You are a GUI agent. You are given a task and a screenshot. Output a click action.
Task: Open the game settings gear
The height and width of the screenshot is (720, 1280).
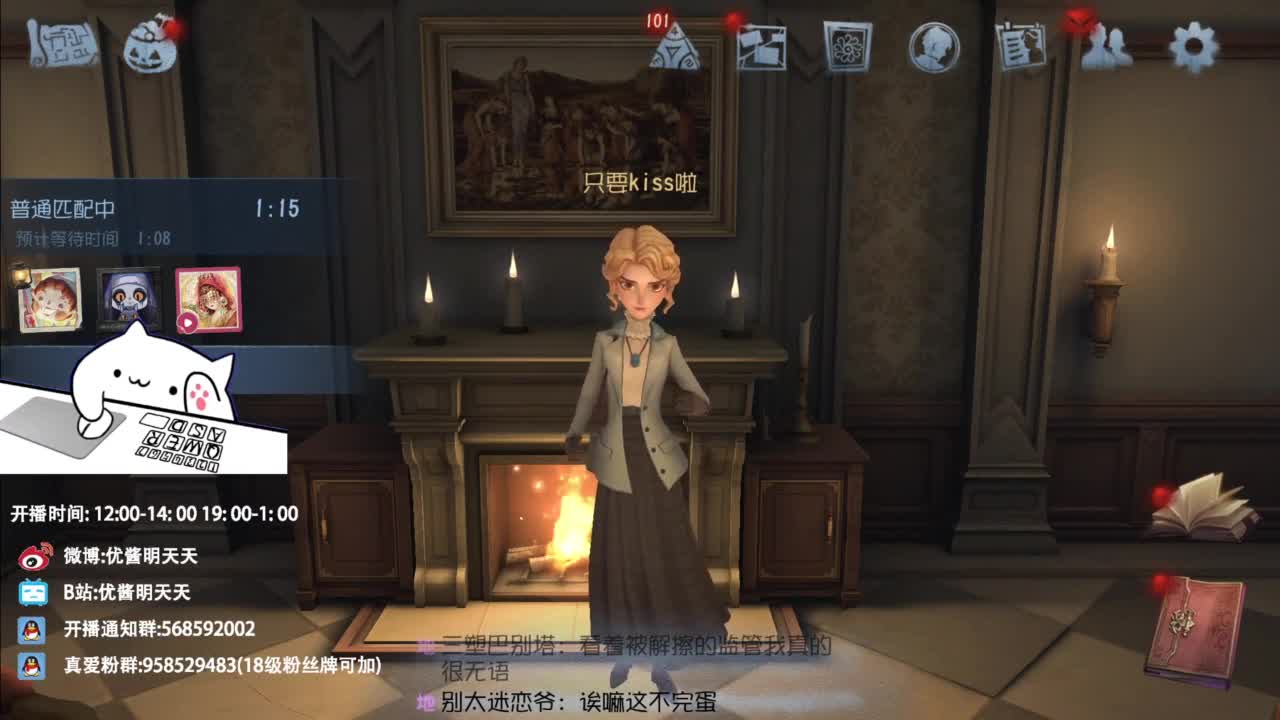(x=1192, y=46)
